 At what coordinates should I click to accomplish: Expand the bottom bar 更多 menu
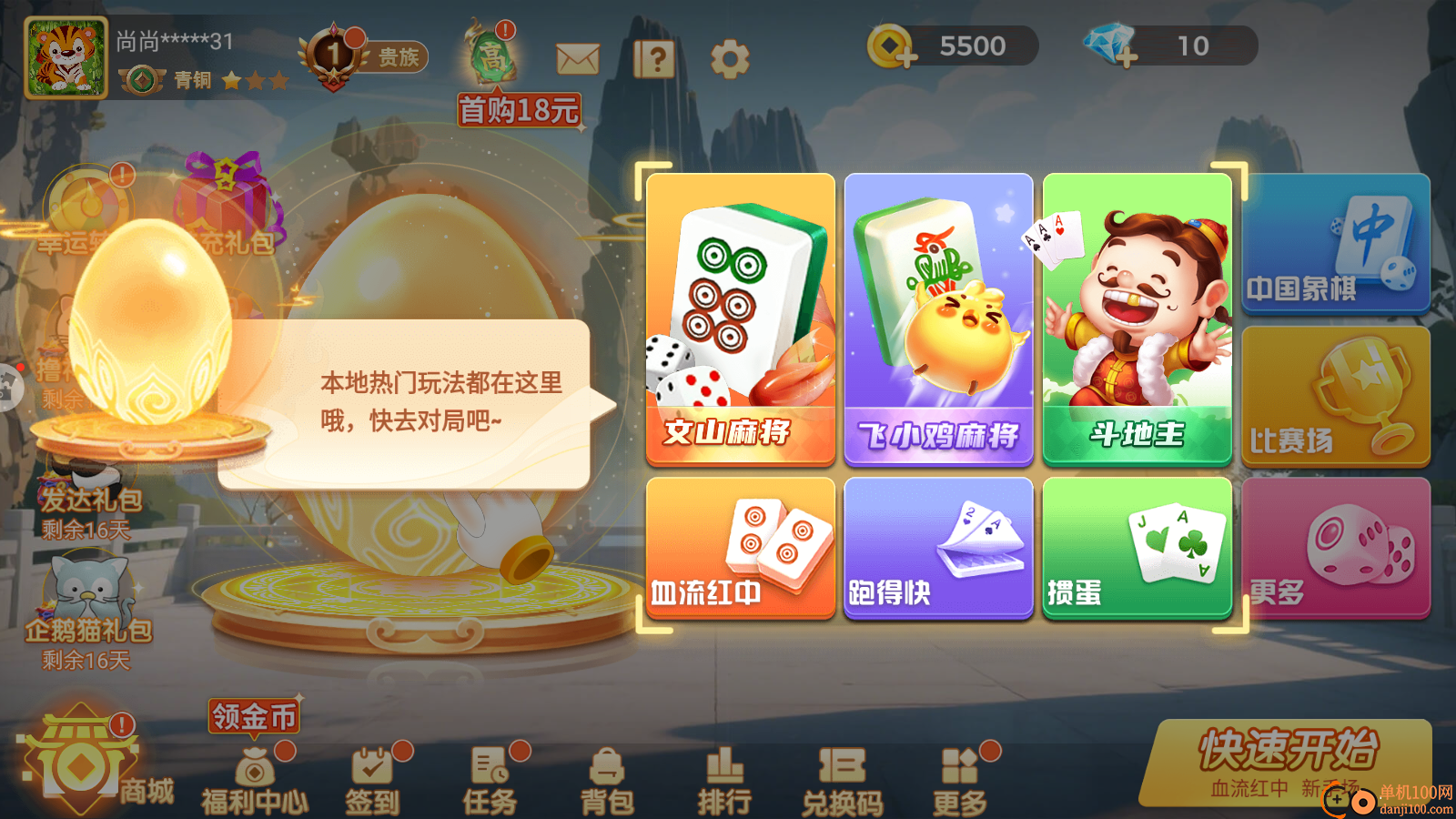[x=962, y=778]
